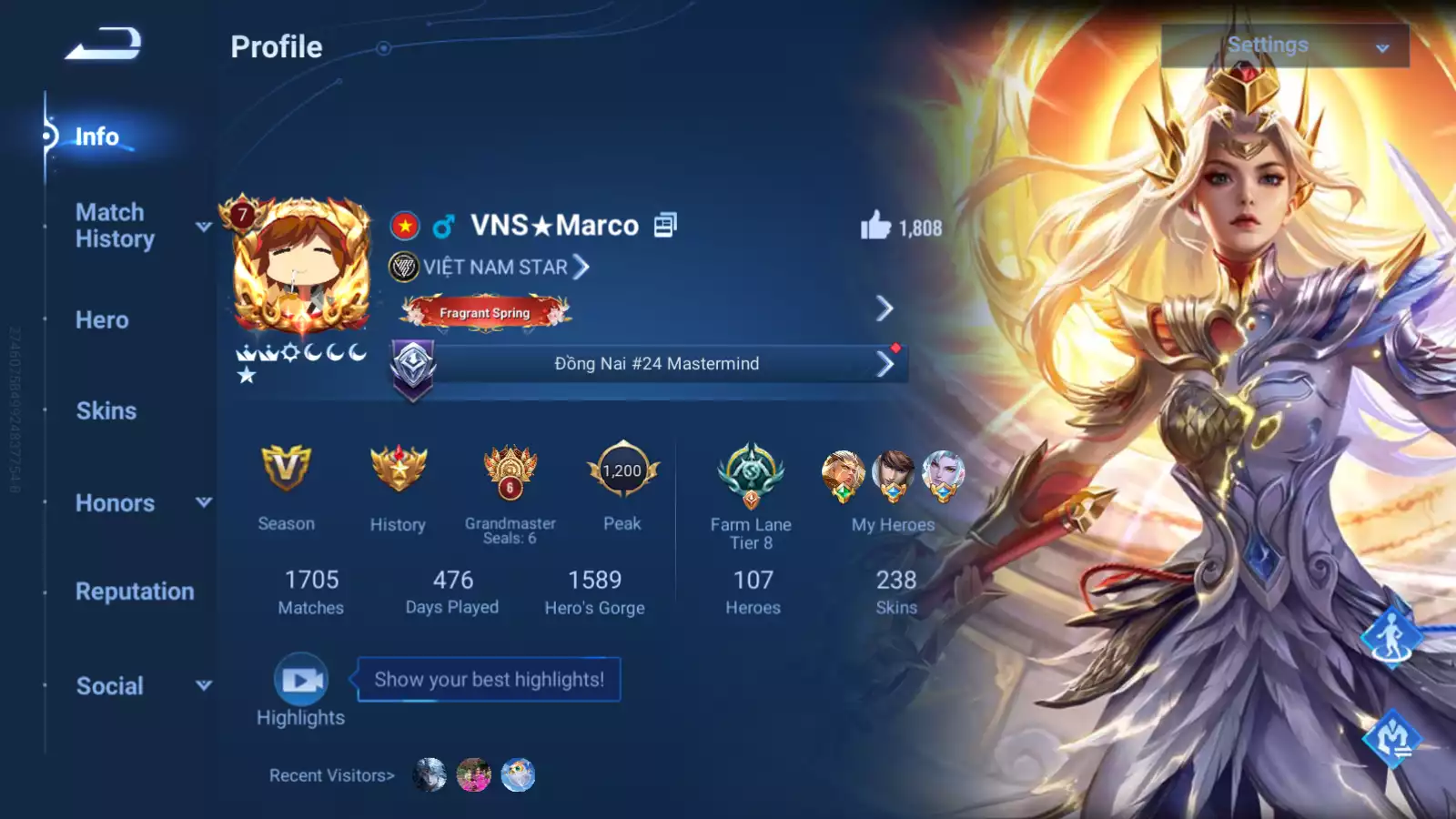Switch to the Skins tab
The image size is (1456, 819).
(106, 410)
